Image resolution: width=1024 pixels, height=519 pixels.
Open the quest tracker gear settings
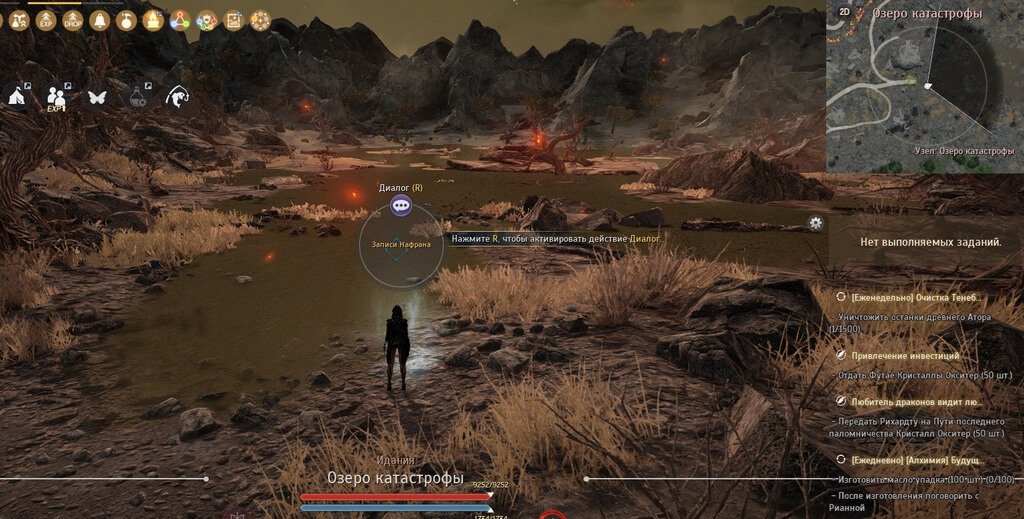pos(816,223)
